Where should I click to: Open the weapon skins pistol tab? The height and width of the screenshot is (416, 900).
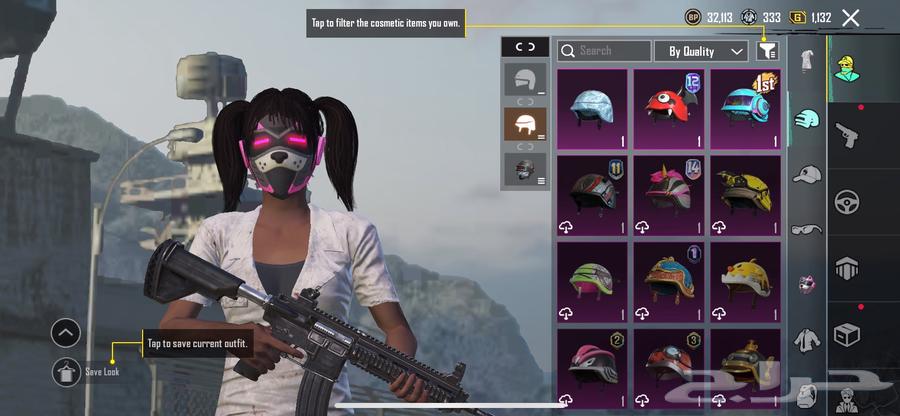[x=848, y=133]
